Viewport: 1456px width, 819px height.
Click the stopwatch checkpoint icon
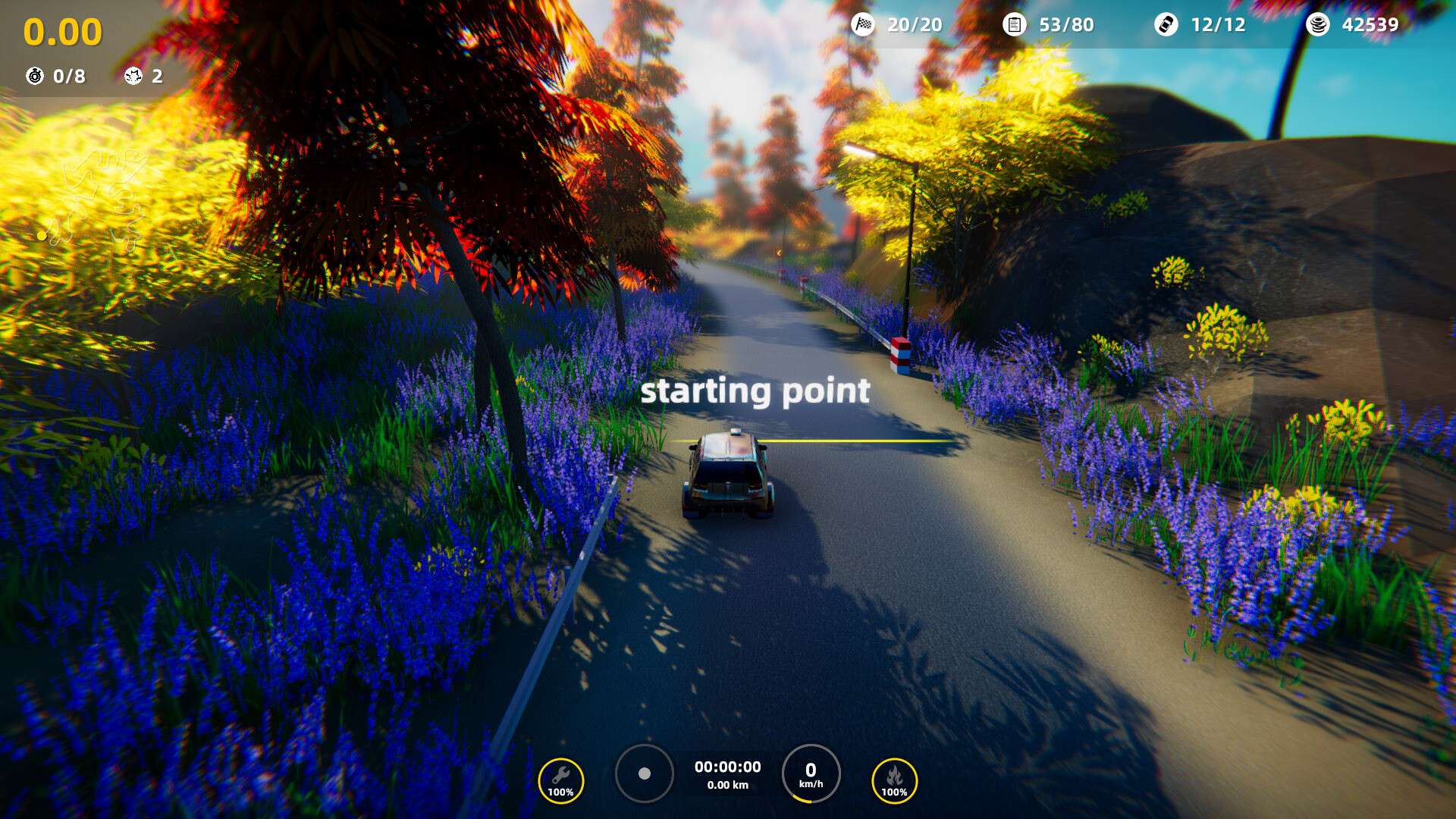[x=35, y=76]
